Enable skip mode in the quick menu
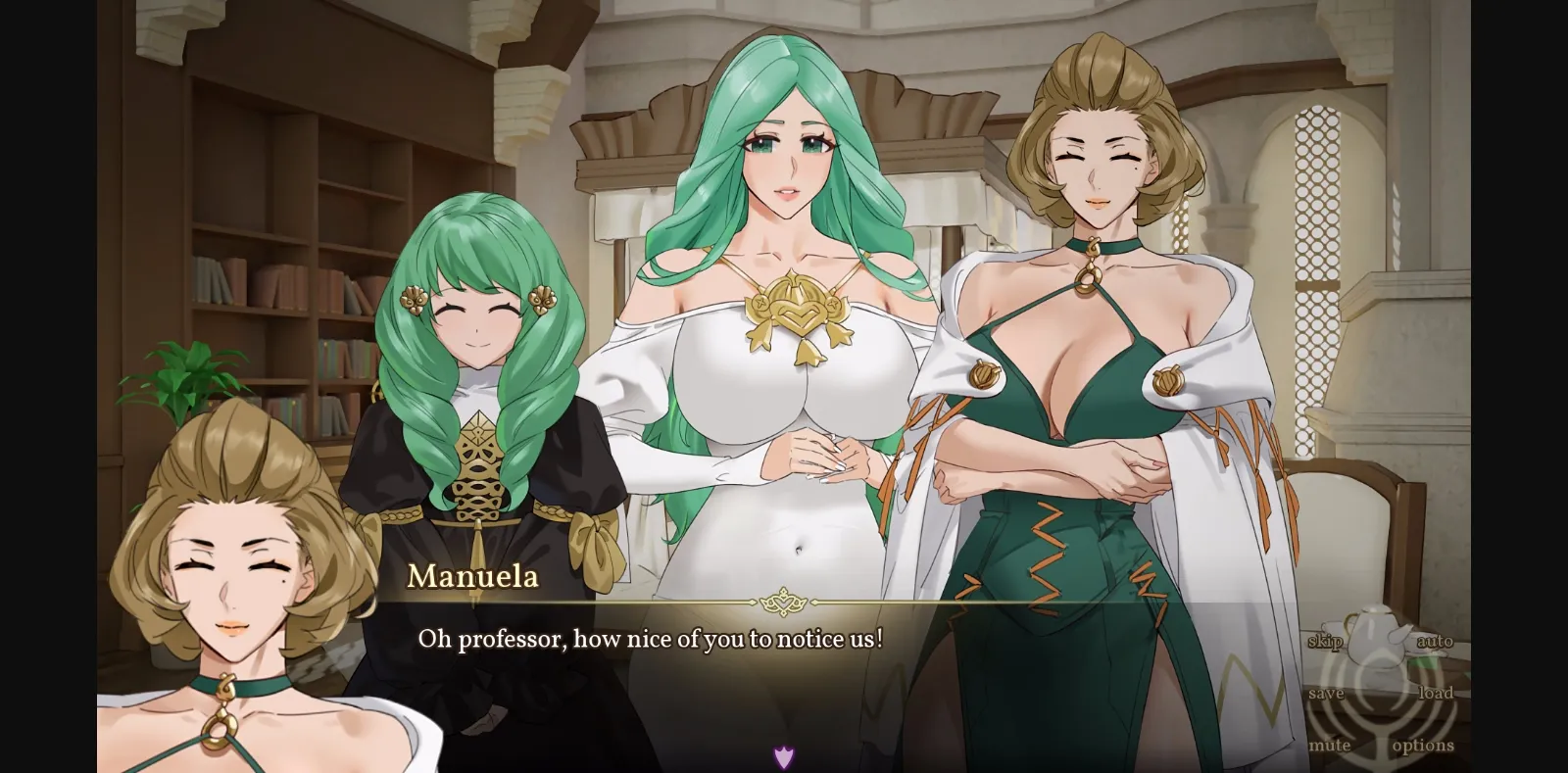 coord(1325,642)
